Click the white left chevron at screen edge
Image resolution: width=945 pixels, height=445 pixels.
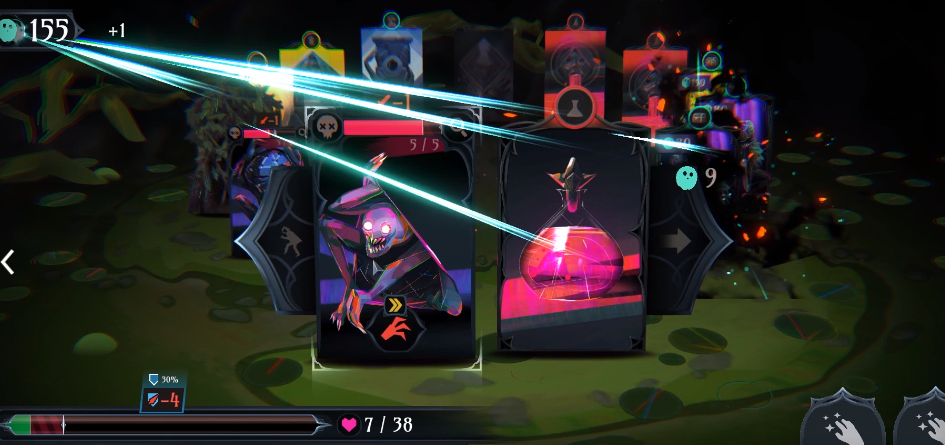click(x=9, y=262)
